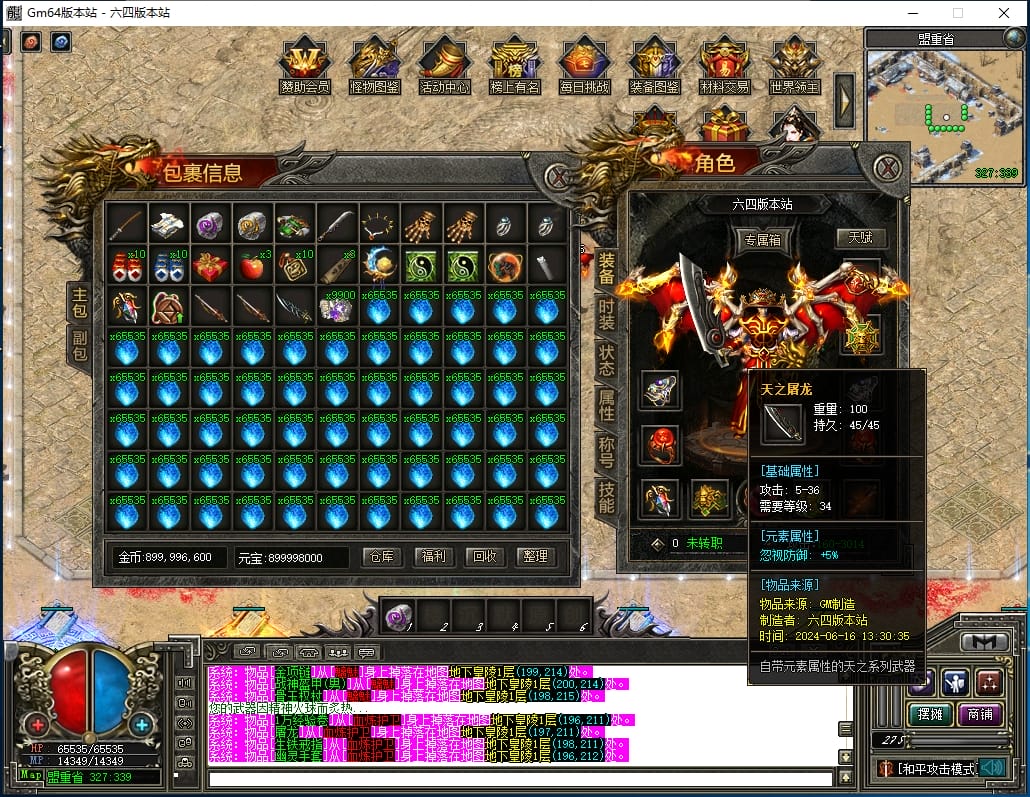Open the 材料交易 material trade
Image resolution: width=1030 pixels, height=797 pixels.
(725, 66)
